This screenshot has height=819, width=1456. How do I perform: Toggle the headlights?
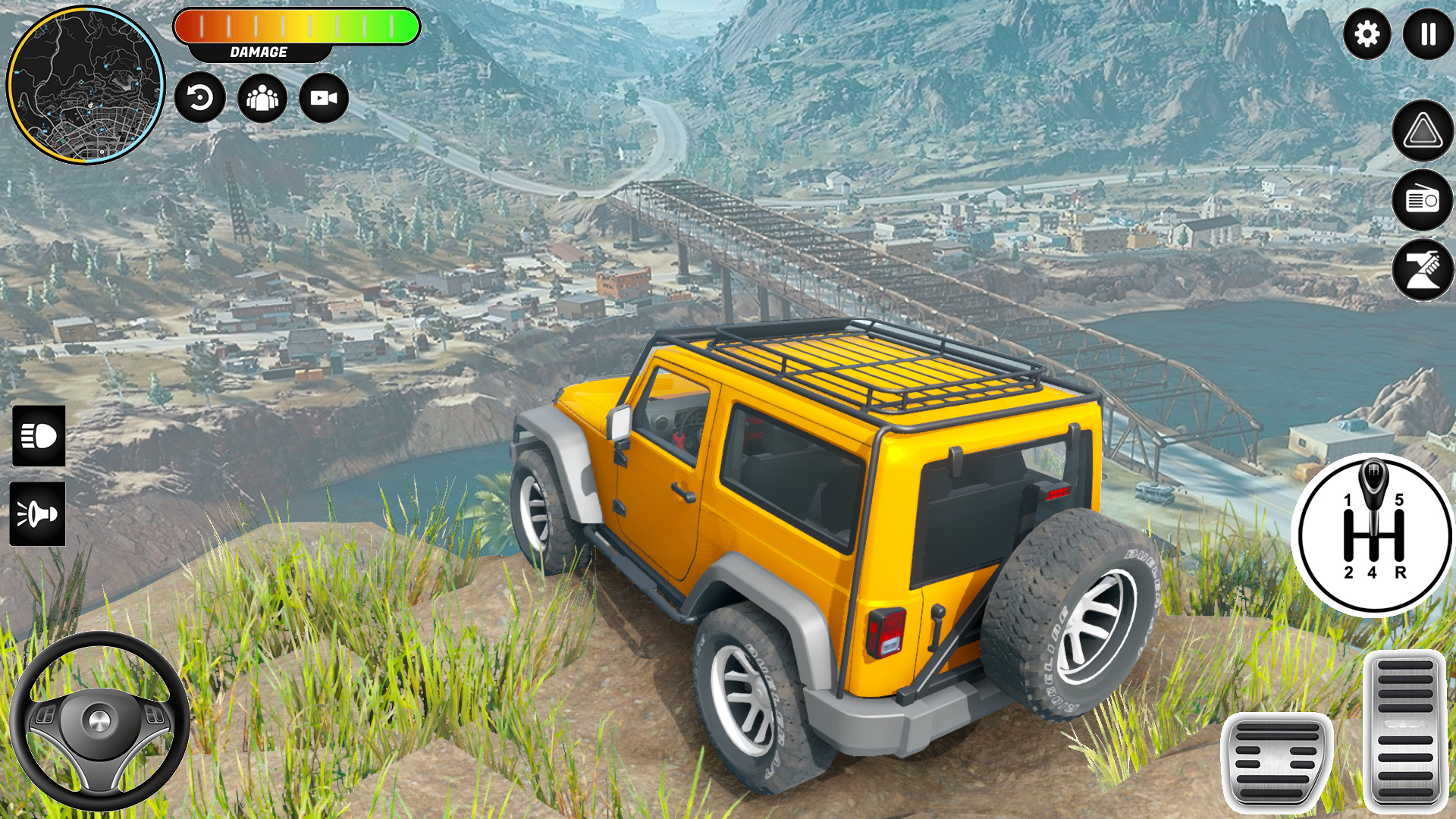(x=39, y=436)
